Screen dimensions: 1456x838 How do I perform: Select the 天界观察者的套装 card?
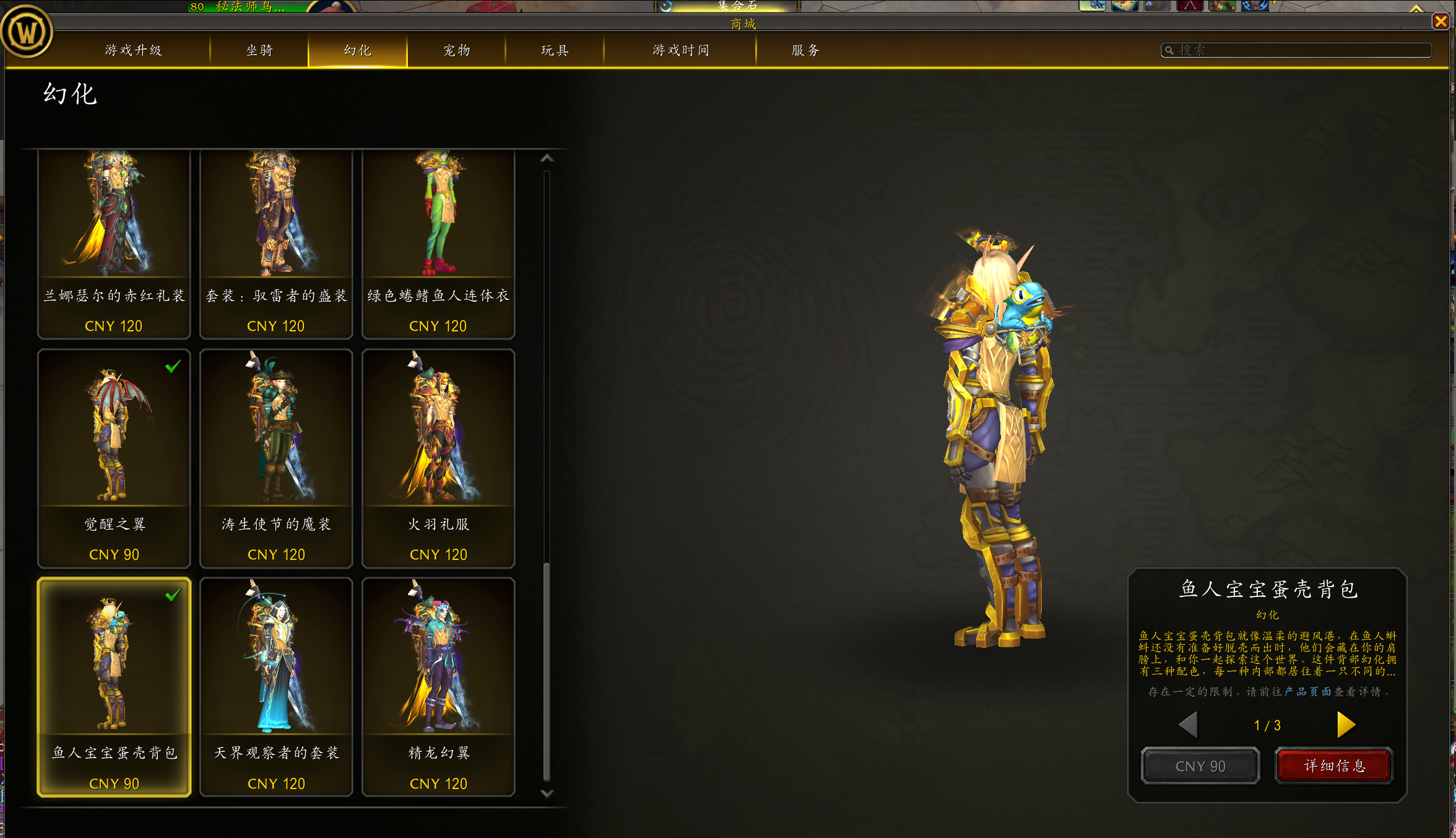point(276,687)
